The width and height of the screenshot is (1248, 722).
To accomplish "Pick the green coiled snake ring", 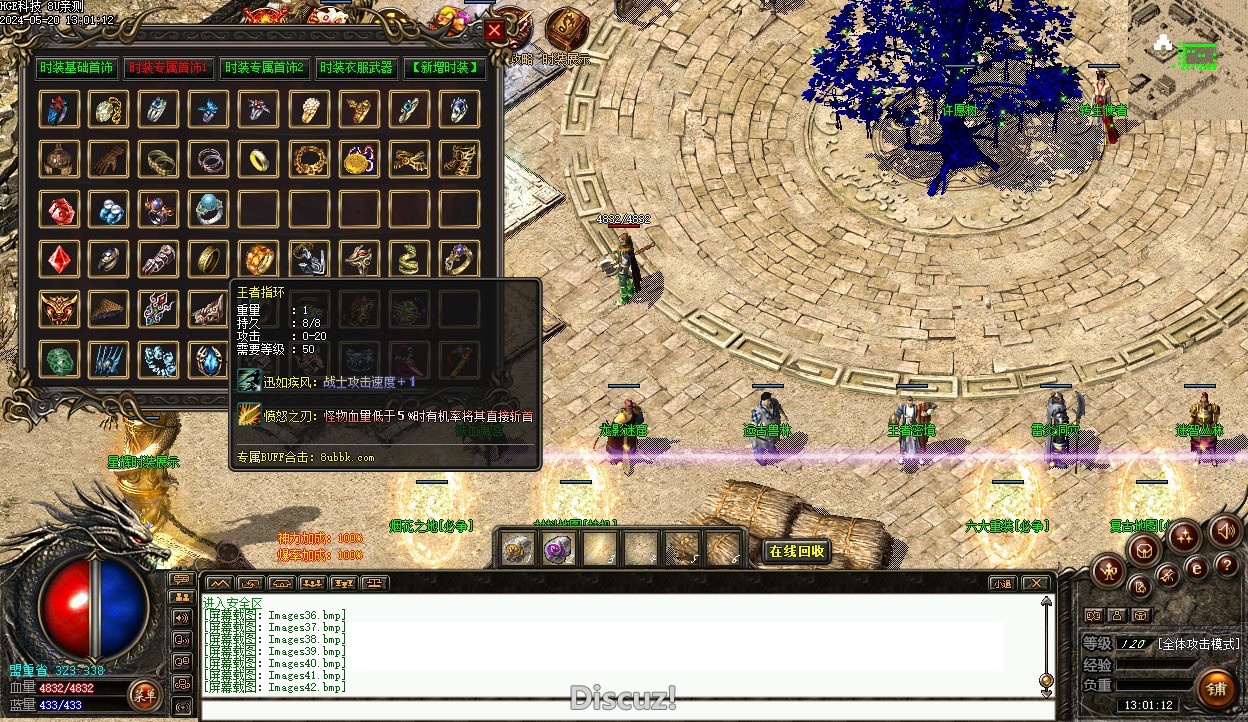I will [409, 259].
